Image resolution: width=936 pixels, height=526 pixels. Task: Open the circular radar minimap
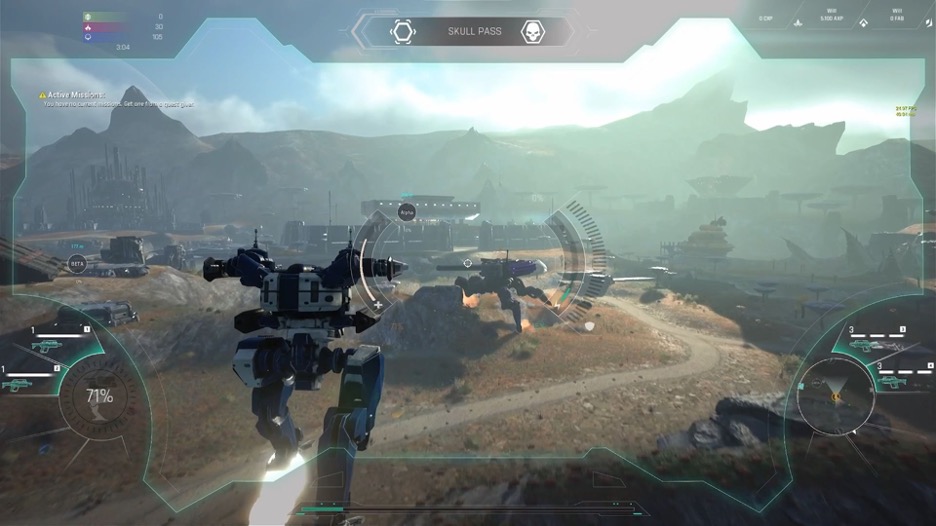coord(833,396)
